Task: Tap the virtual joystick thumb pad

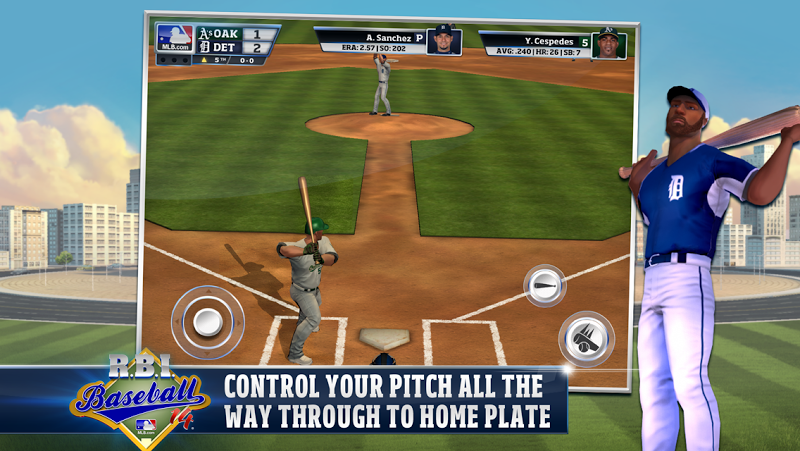Action: [x=208, y=322]
